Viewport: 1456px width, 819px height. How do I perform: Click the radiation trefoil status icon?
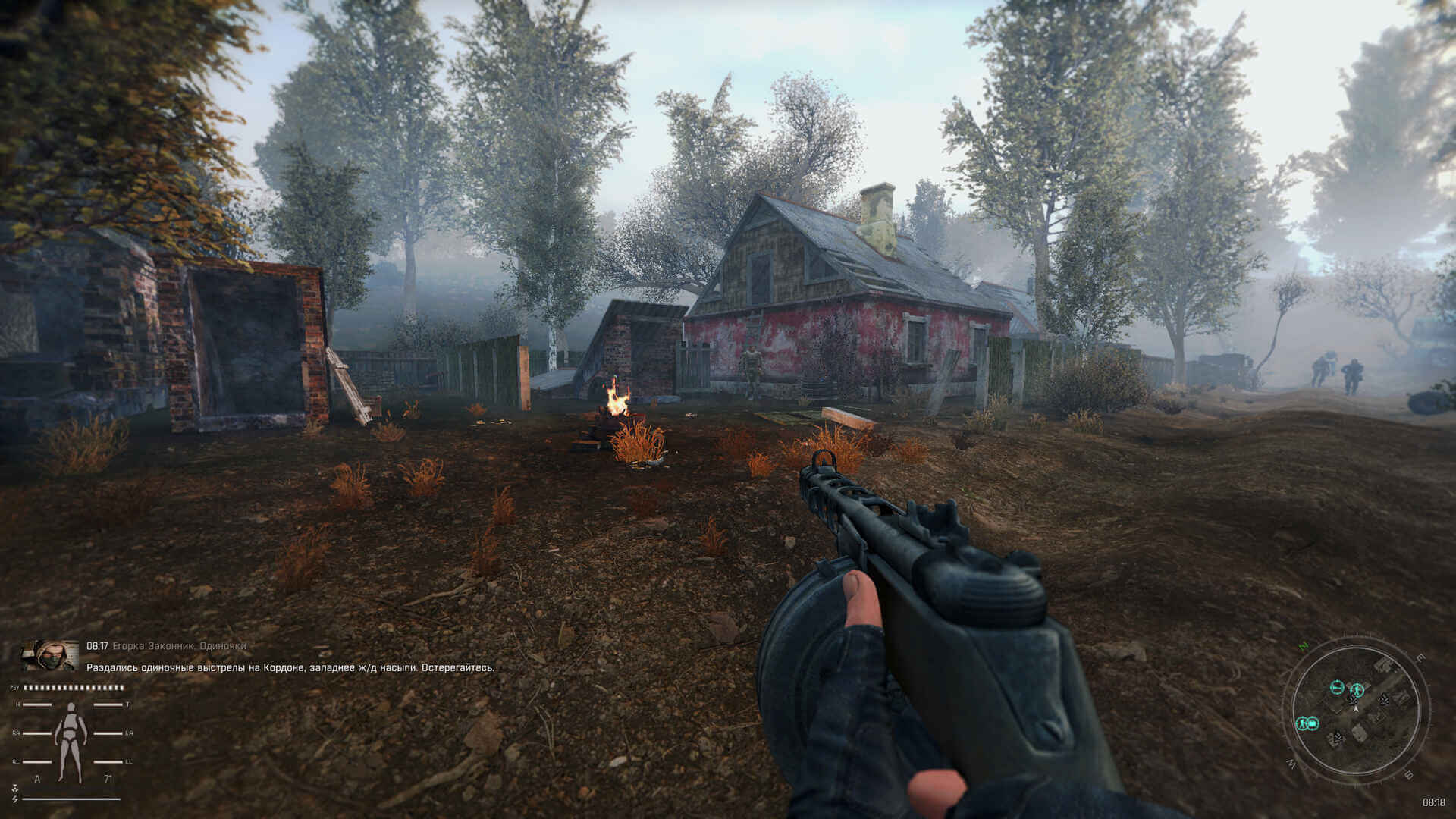coord(14,789)
